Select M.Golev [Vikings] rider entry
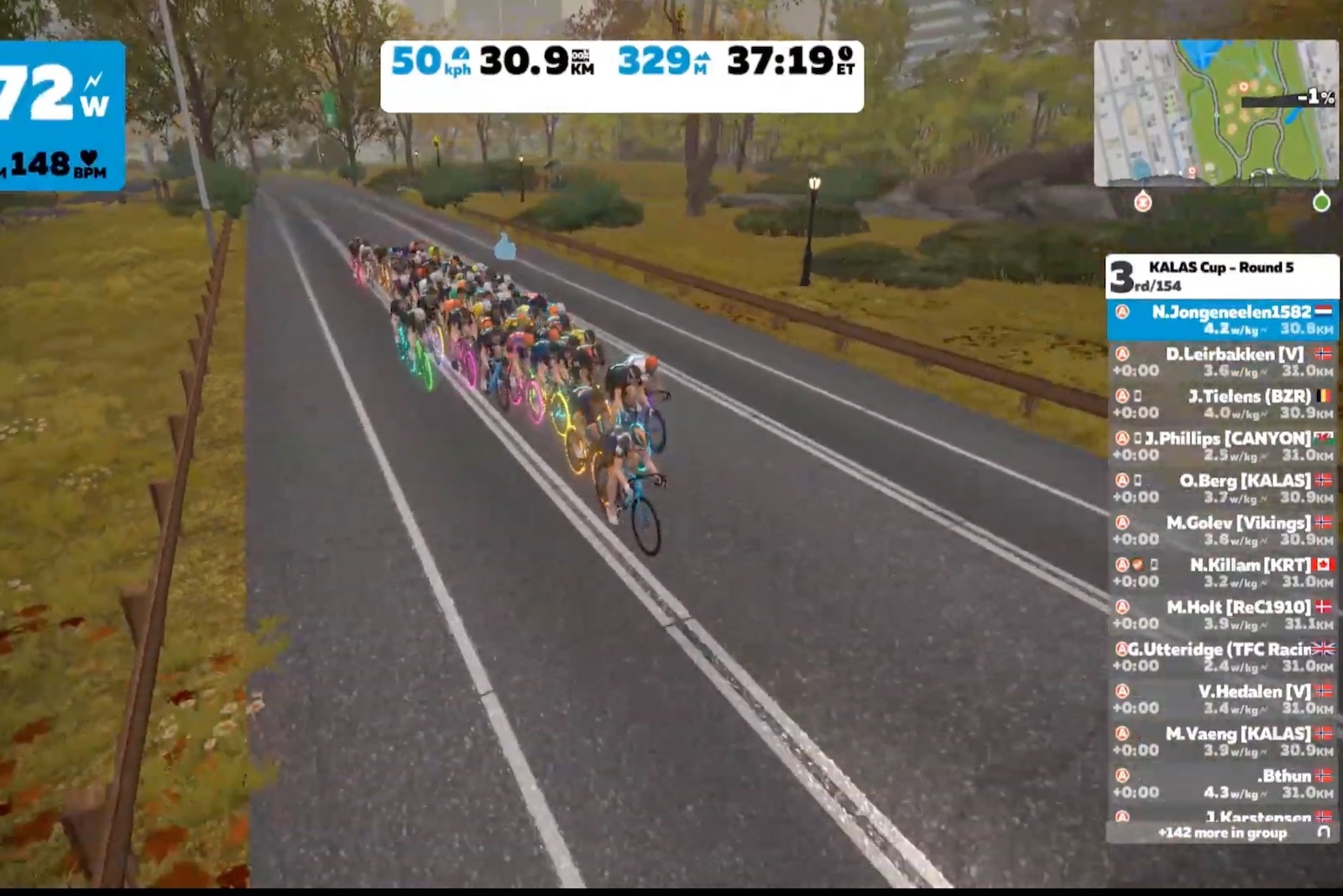The width and height of the screenshot is (1343, 896). 1222,530
